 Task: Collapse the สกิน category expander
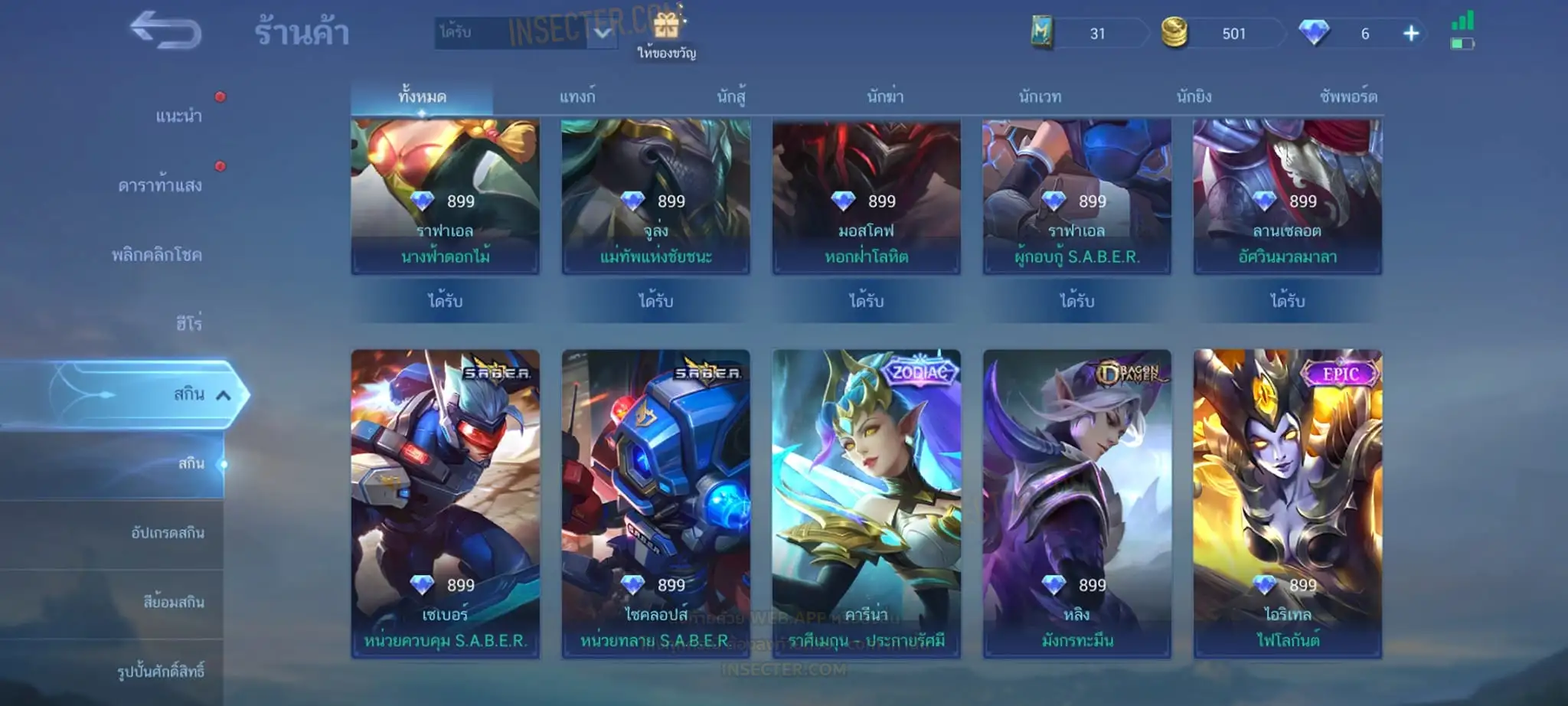pos(223,395)
